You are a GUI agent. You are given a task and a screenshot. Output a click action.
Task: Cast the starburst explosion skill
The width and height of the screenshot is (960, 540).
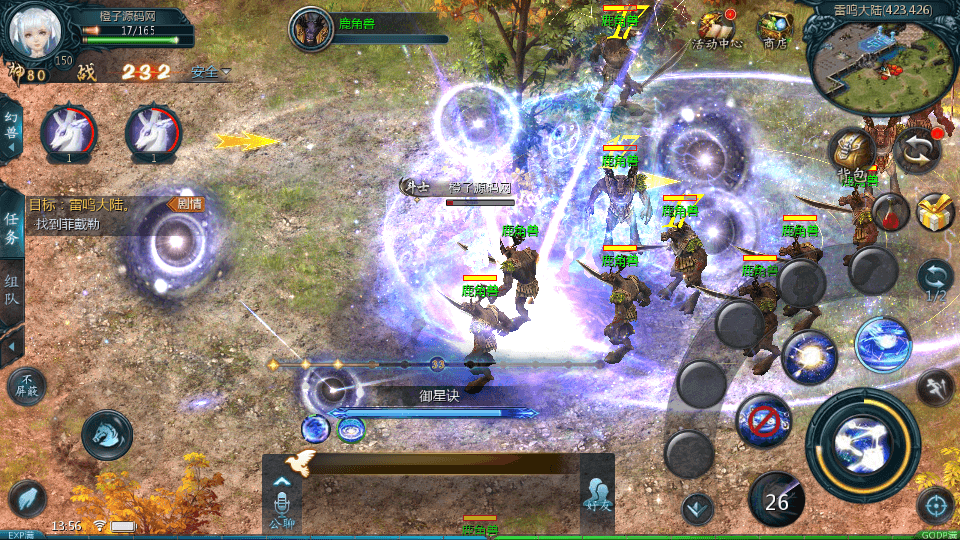point(809,357)
